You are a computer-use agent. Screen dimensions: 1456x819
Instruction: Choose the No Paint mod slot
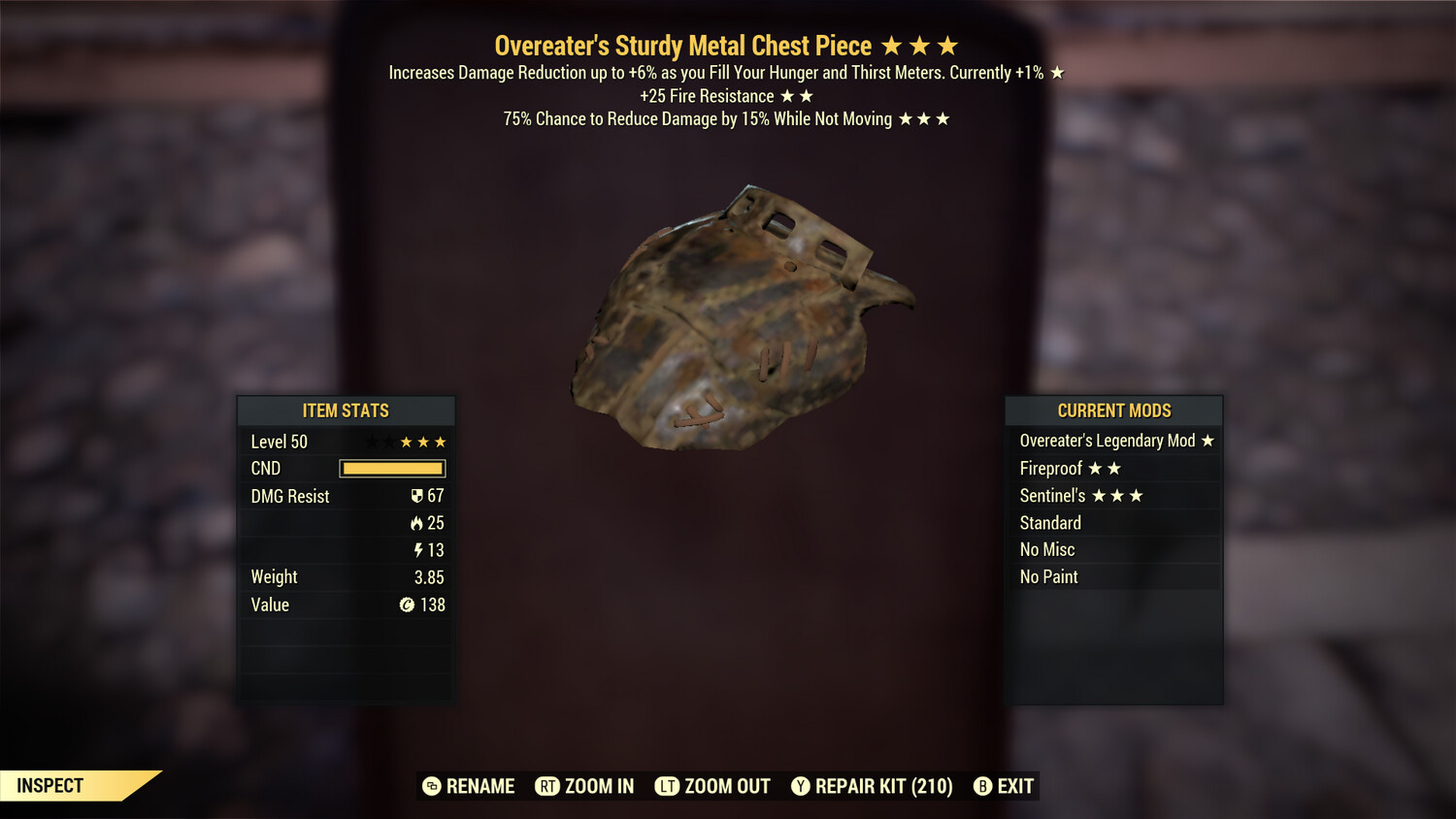click(x=1114, y=577)
